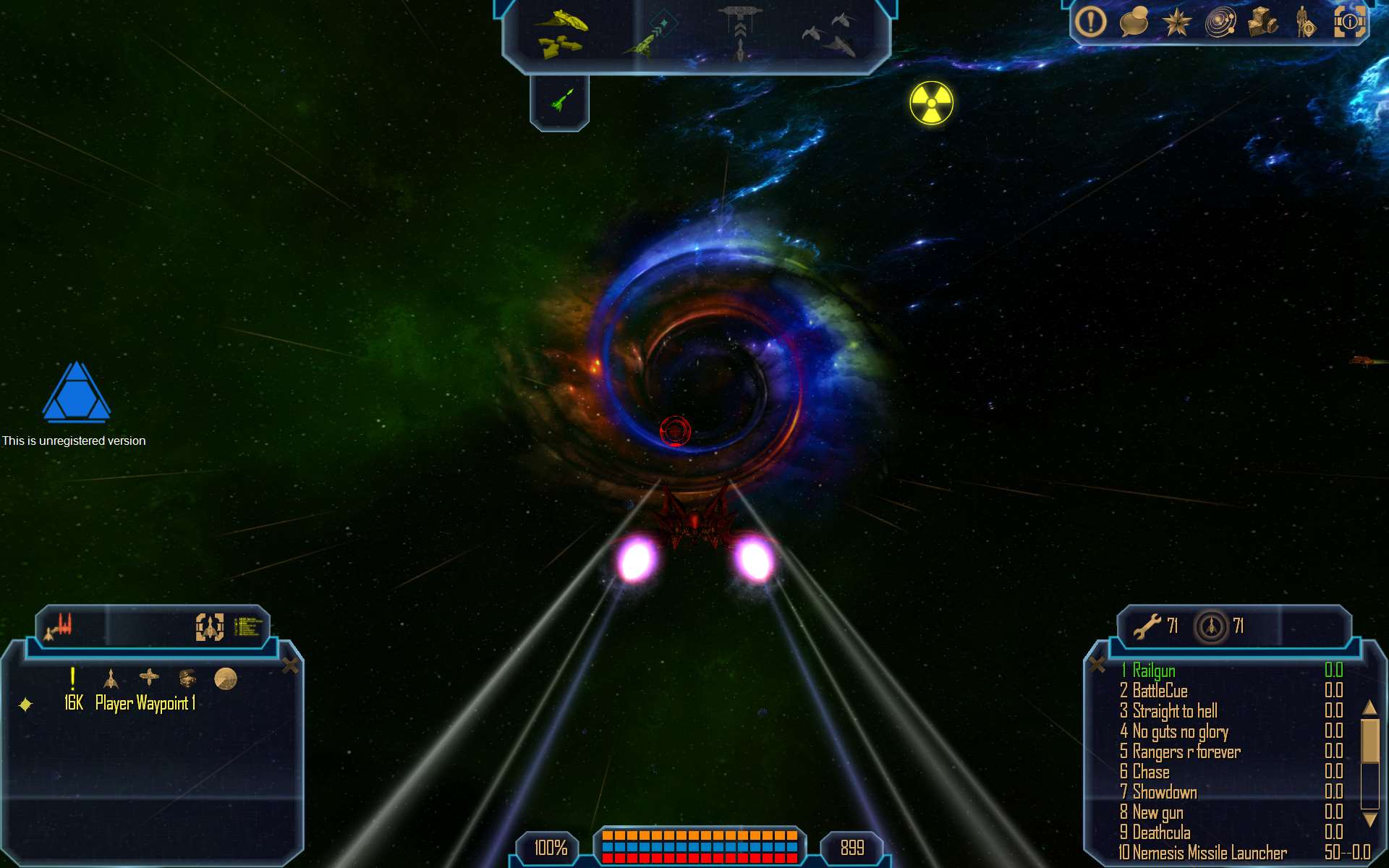Open the speech bubbles chat icon
This screenshot has width=1389, height=868.
(1134, 22)
